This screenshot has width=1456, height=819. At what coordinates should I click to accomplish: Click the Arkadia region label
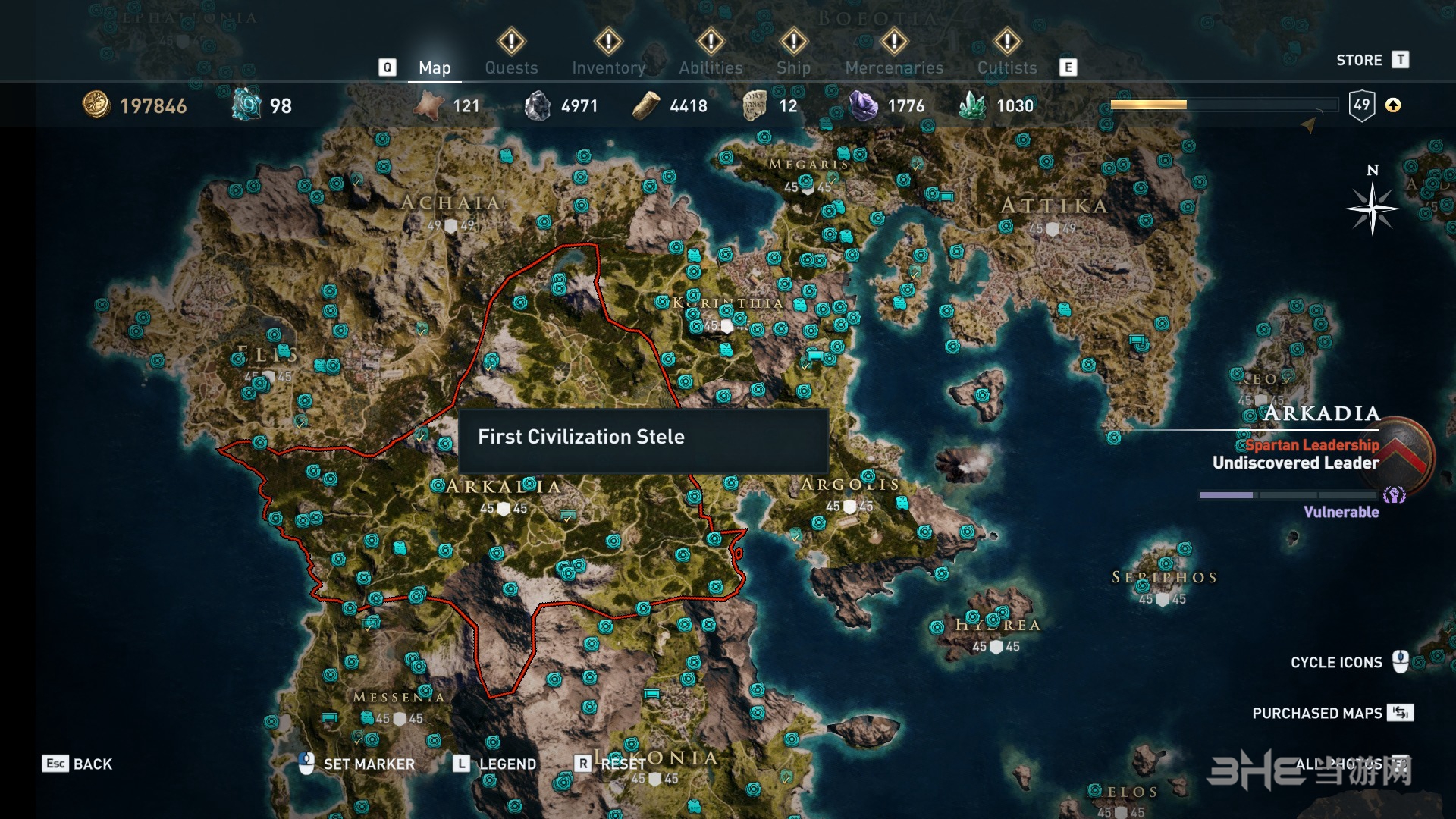pyautogui.click(x=504, y=486)
